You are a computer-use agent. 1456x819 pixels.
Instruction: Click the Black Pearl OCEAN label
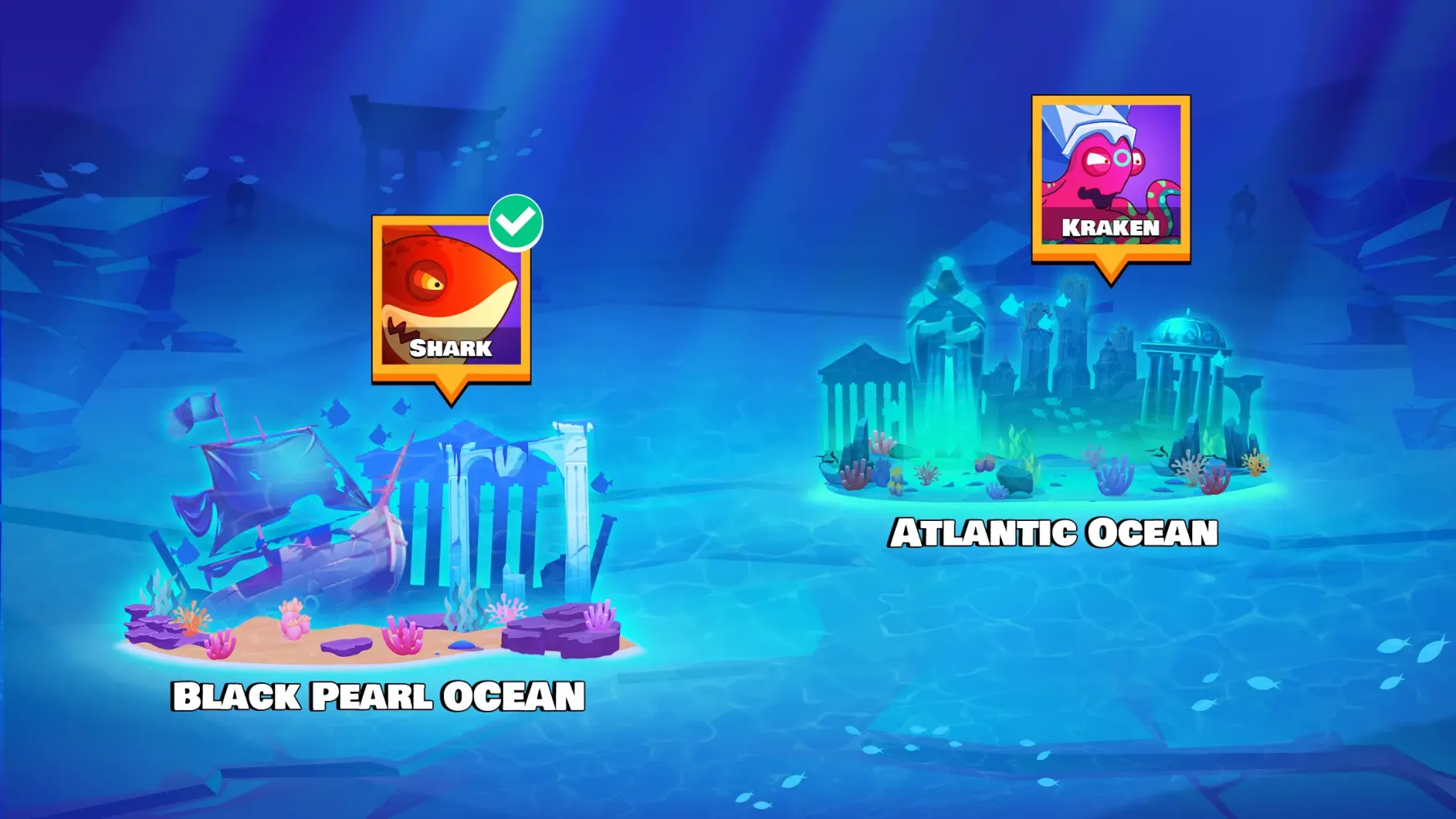click(x=377, y=698)
